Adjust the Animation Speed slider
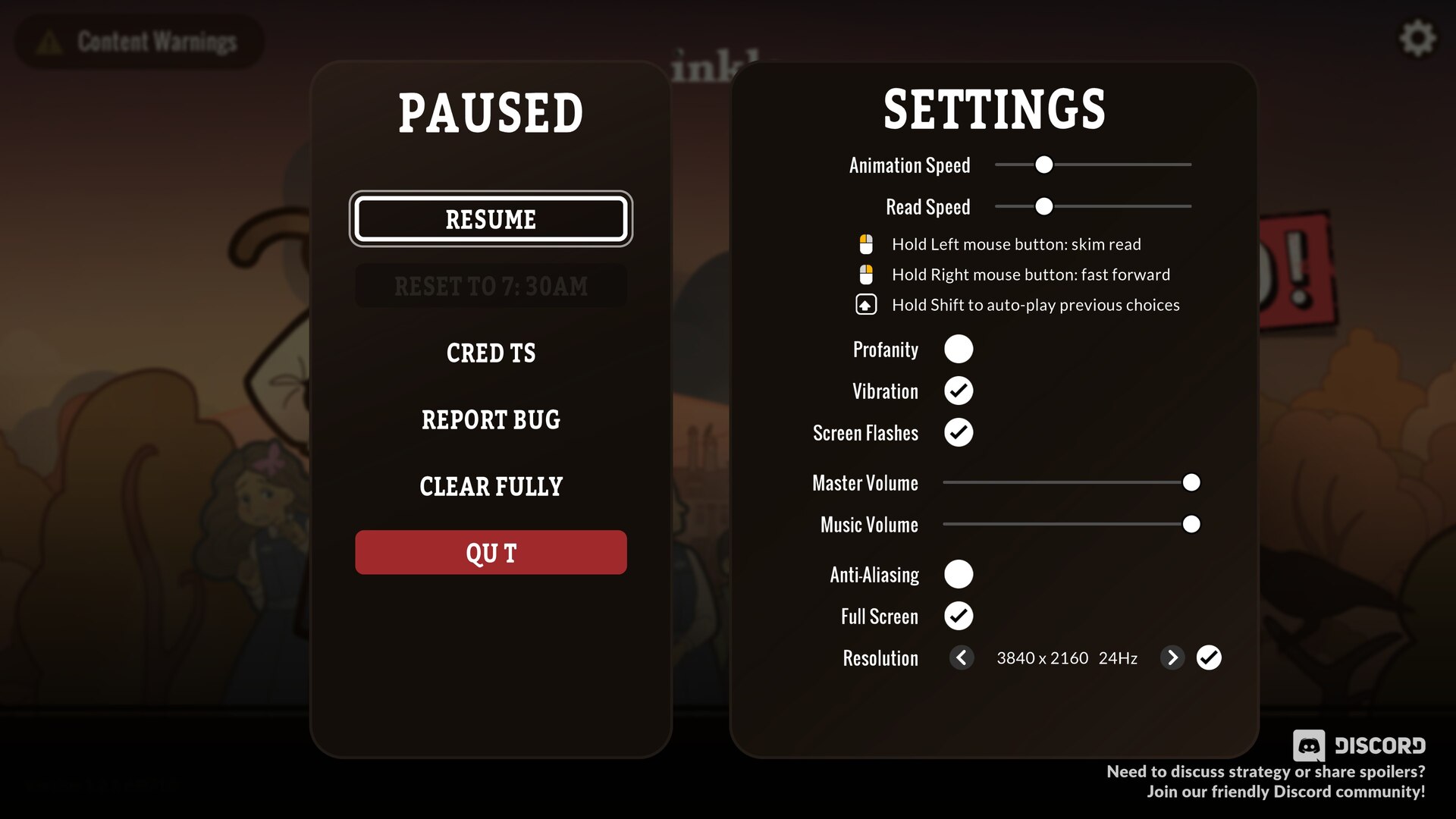Image resolution: width=1456 pixels, height=819 pixels. tap(1044, 165)
